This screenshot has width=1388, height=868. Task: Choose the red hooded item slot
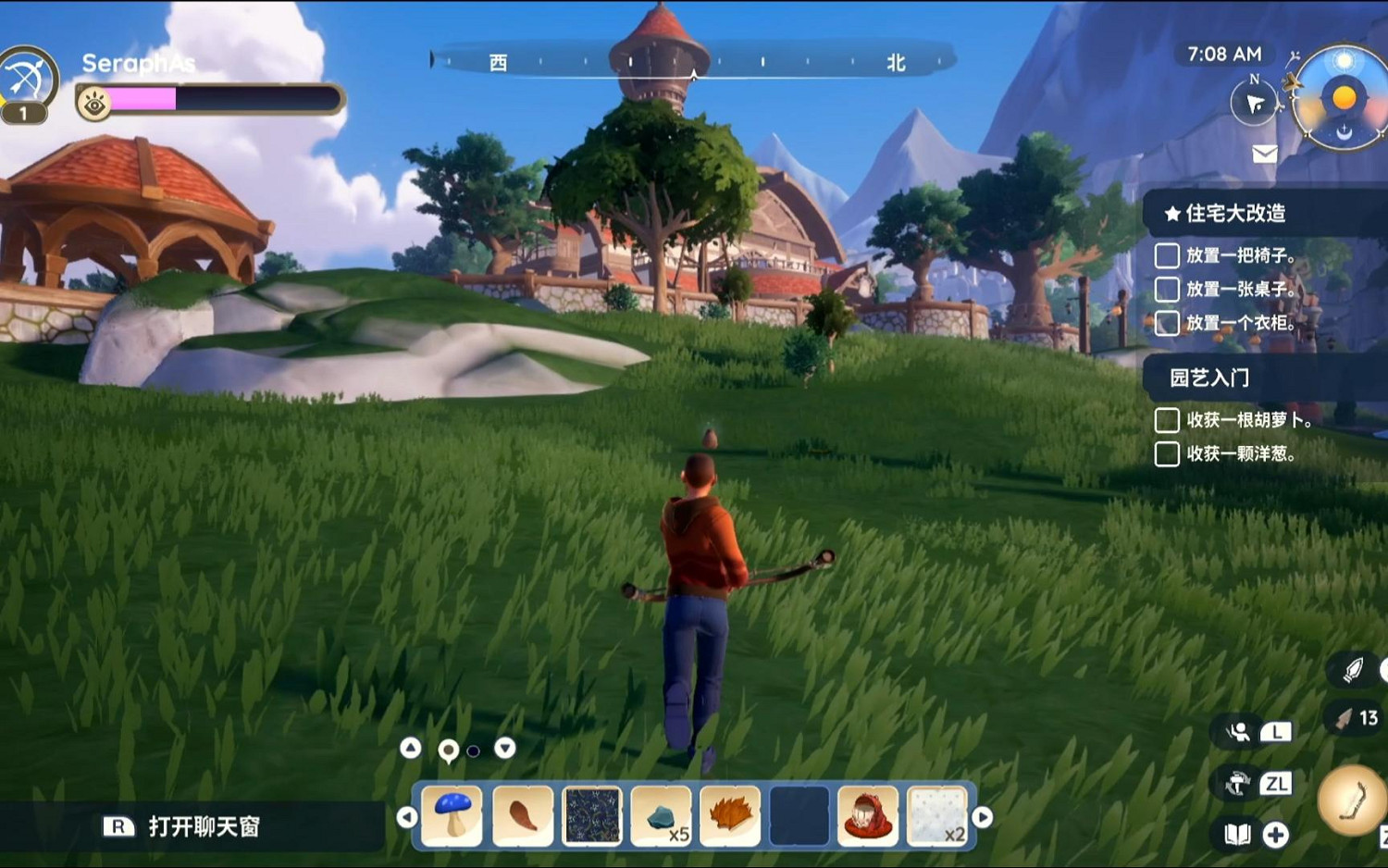click(868, 815)
